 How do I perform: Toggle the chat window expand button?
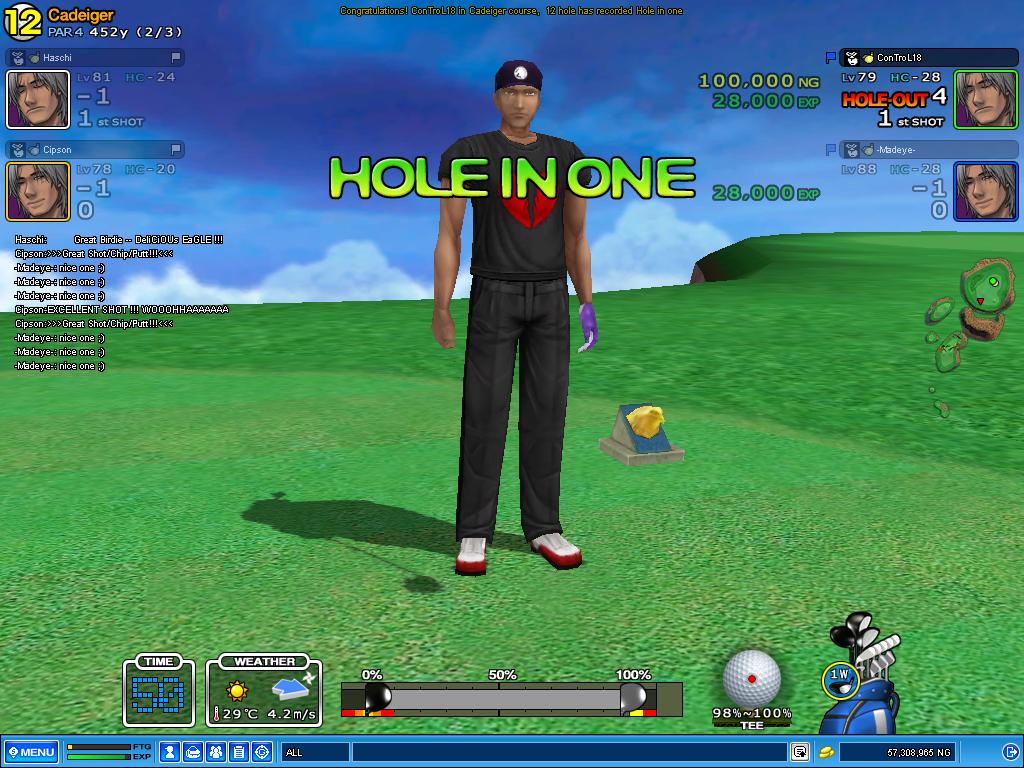(x=800, y=752)
